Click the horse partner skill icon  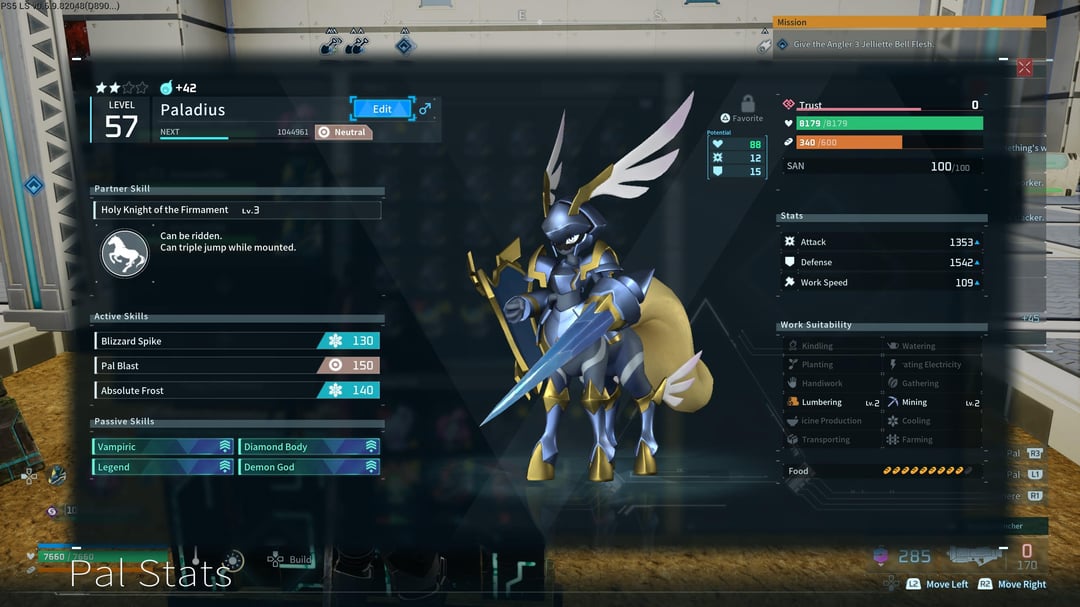pyautogui.click(x=125, y=253)
